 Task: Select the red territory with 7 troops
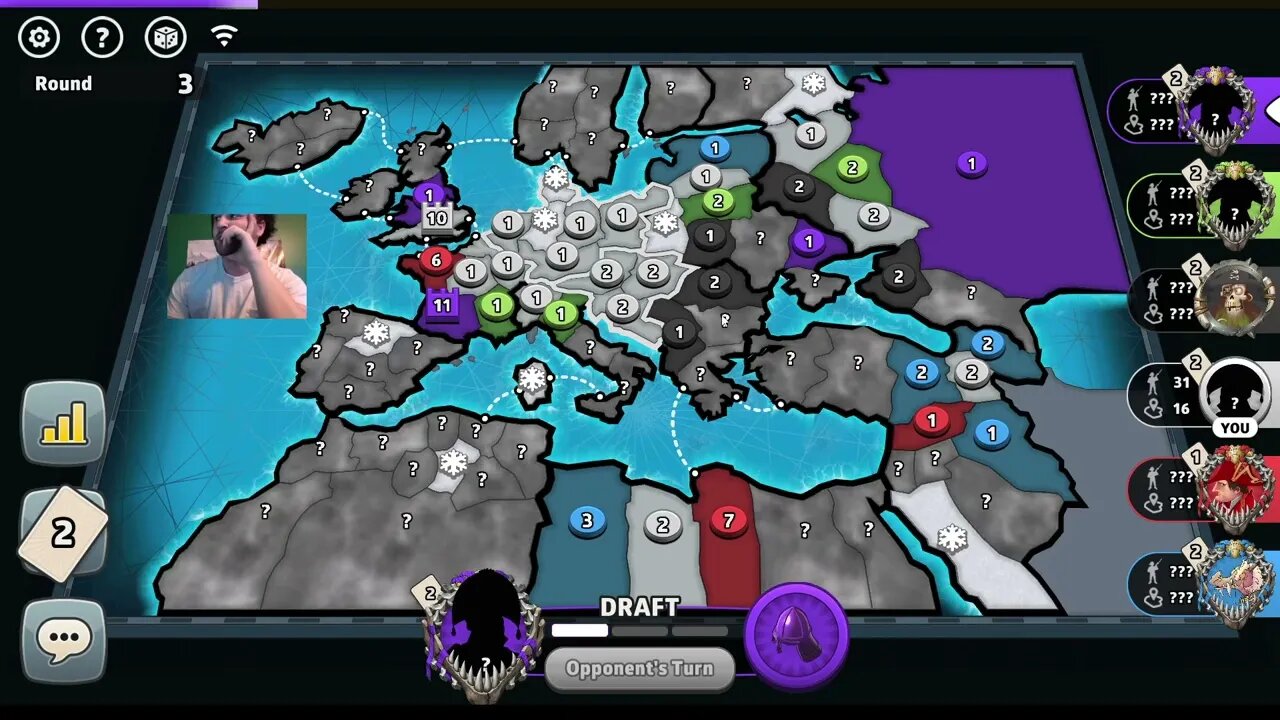click(x=728, y=521)
